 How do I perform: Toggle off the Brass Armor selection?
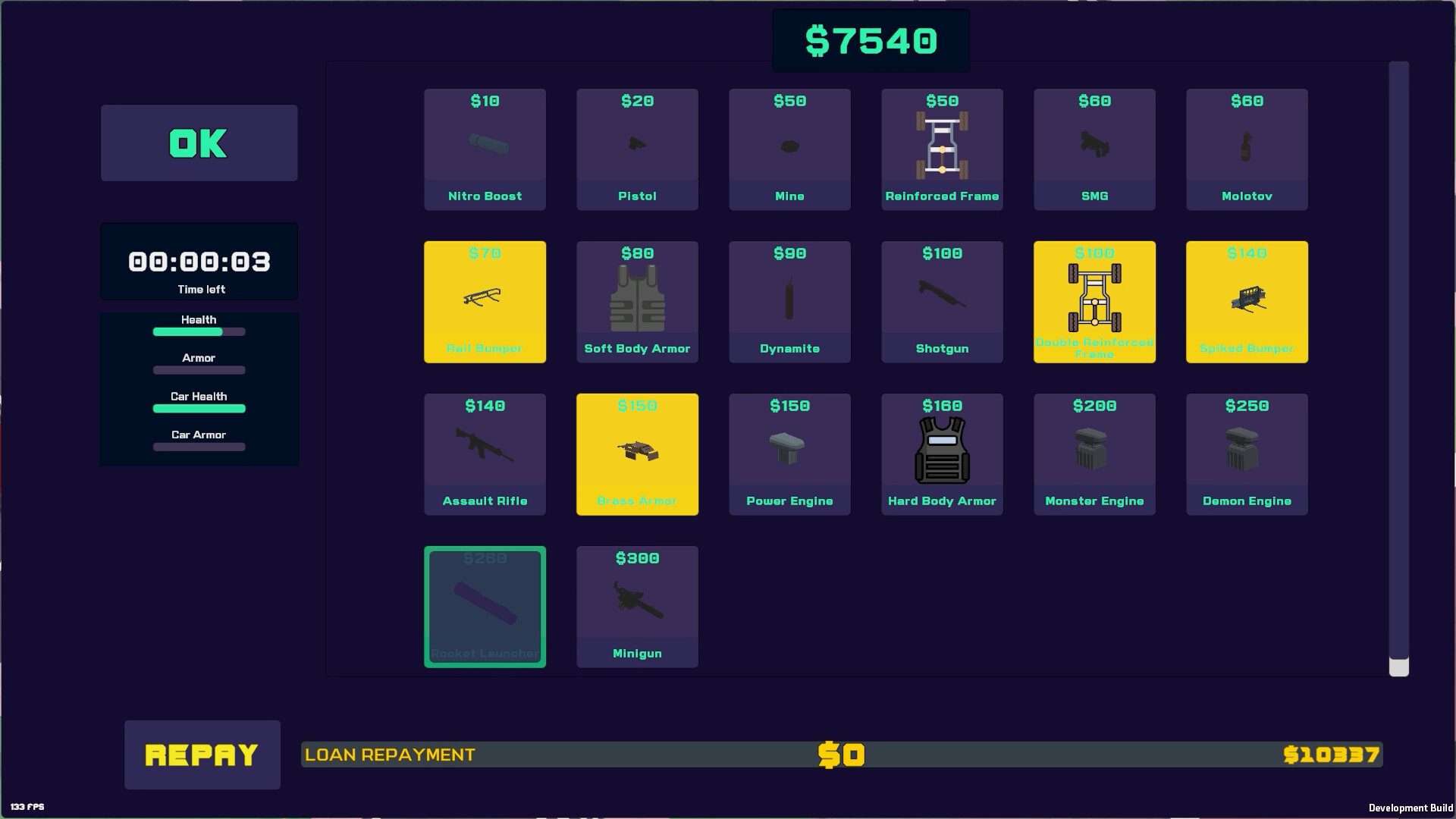(637, 453)
